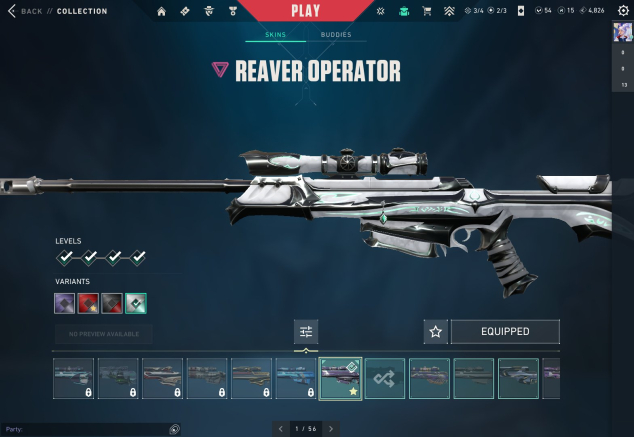Viewport: 634px width, 437px height.
Task: Select the white and teal variant
Action: [136, 303]
